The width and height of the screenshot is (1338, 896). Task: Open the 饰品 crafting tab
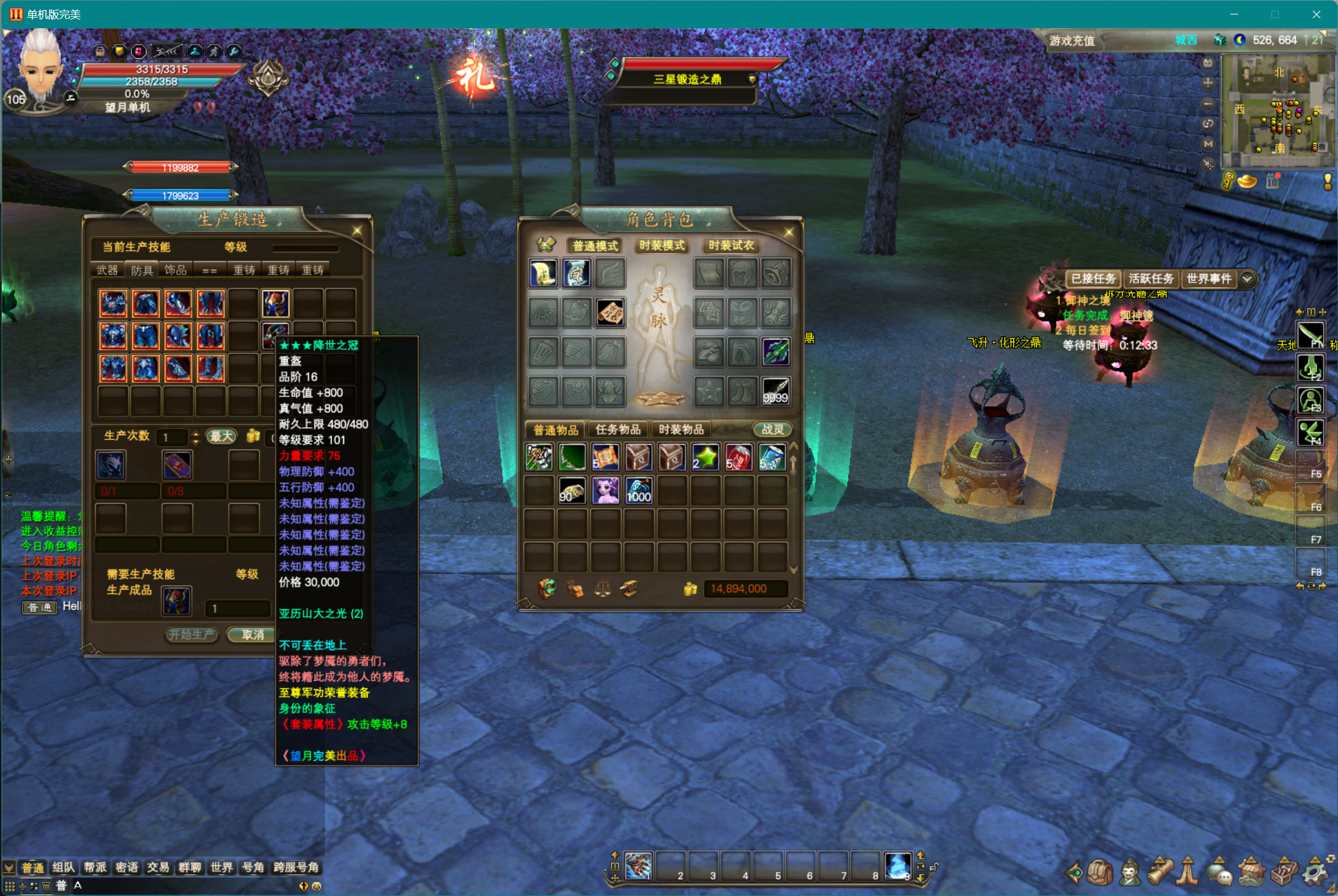(176, 270)
